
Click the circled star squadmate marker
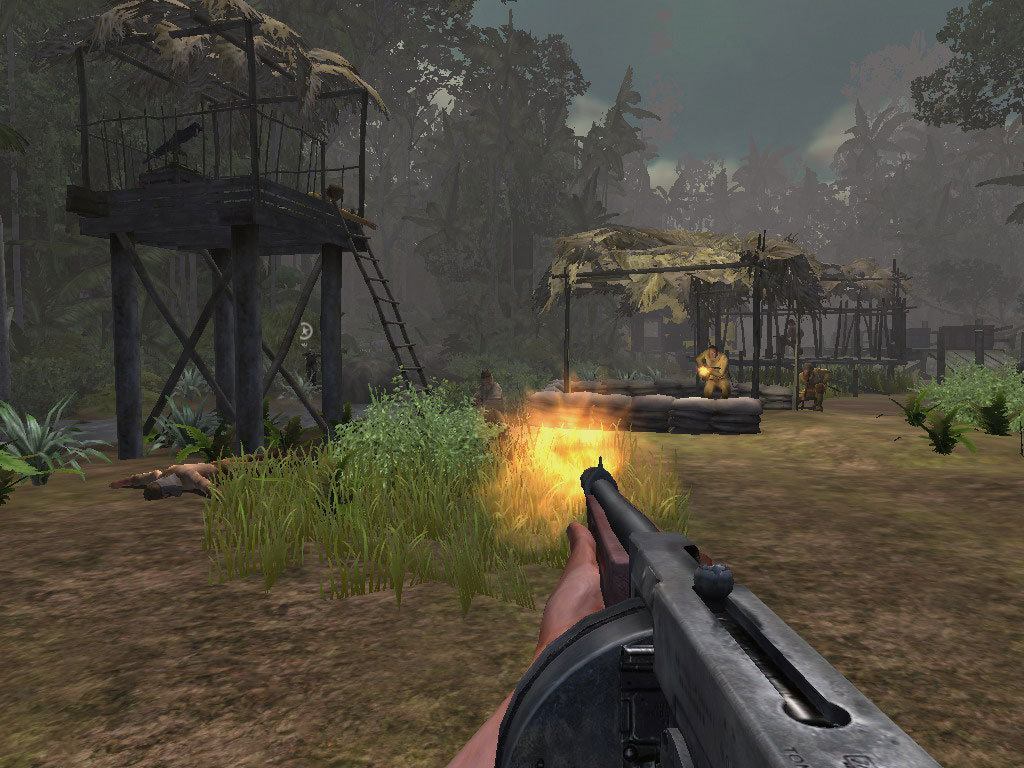306,329
